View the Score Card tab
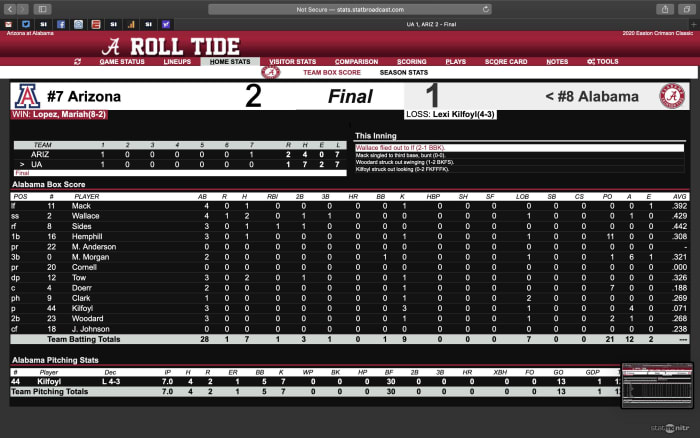 click(506, 62)
